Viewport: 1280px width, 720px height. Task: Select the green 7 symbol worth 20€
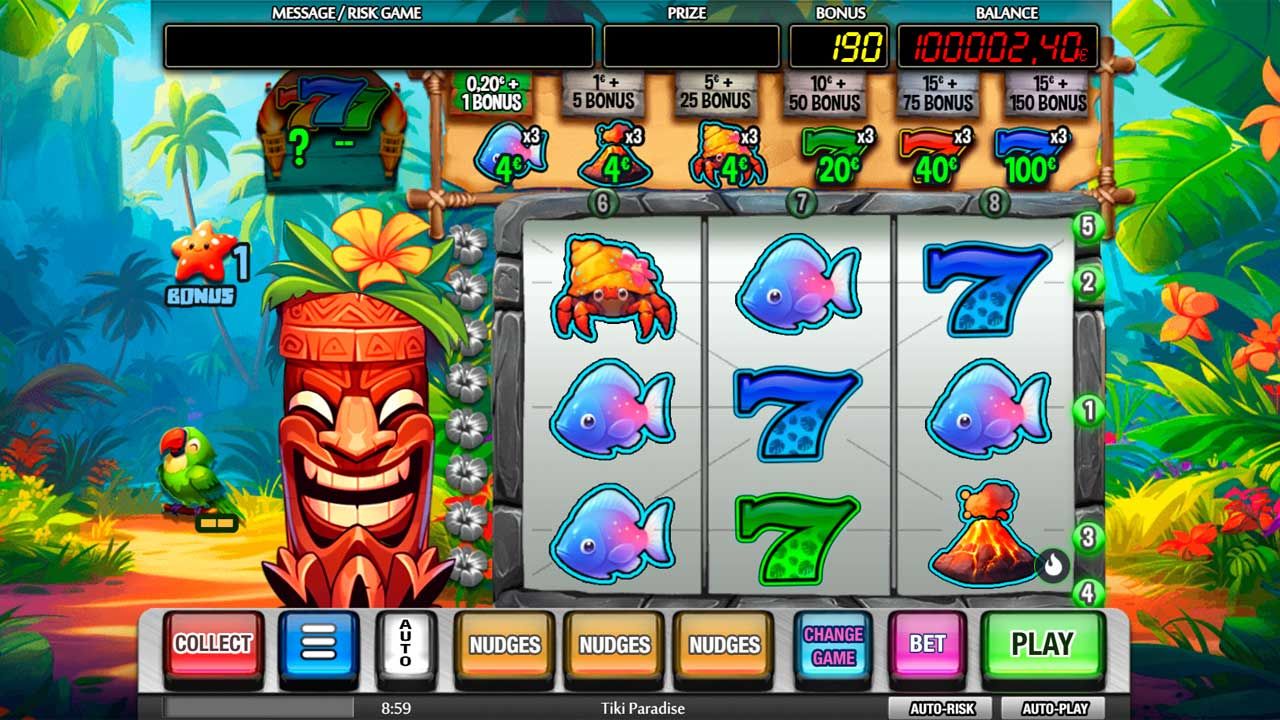[831, 150]
